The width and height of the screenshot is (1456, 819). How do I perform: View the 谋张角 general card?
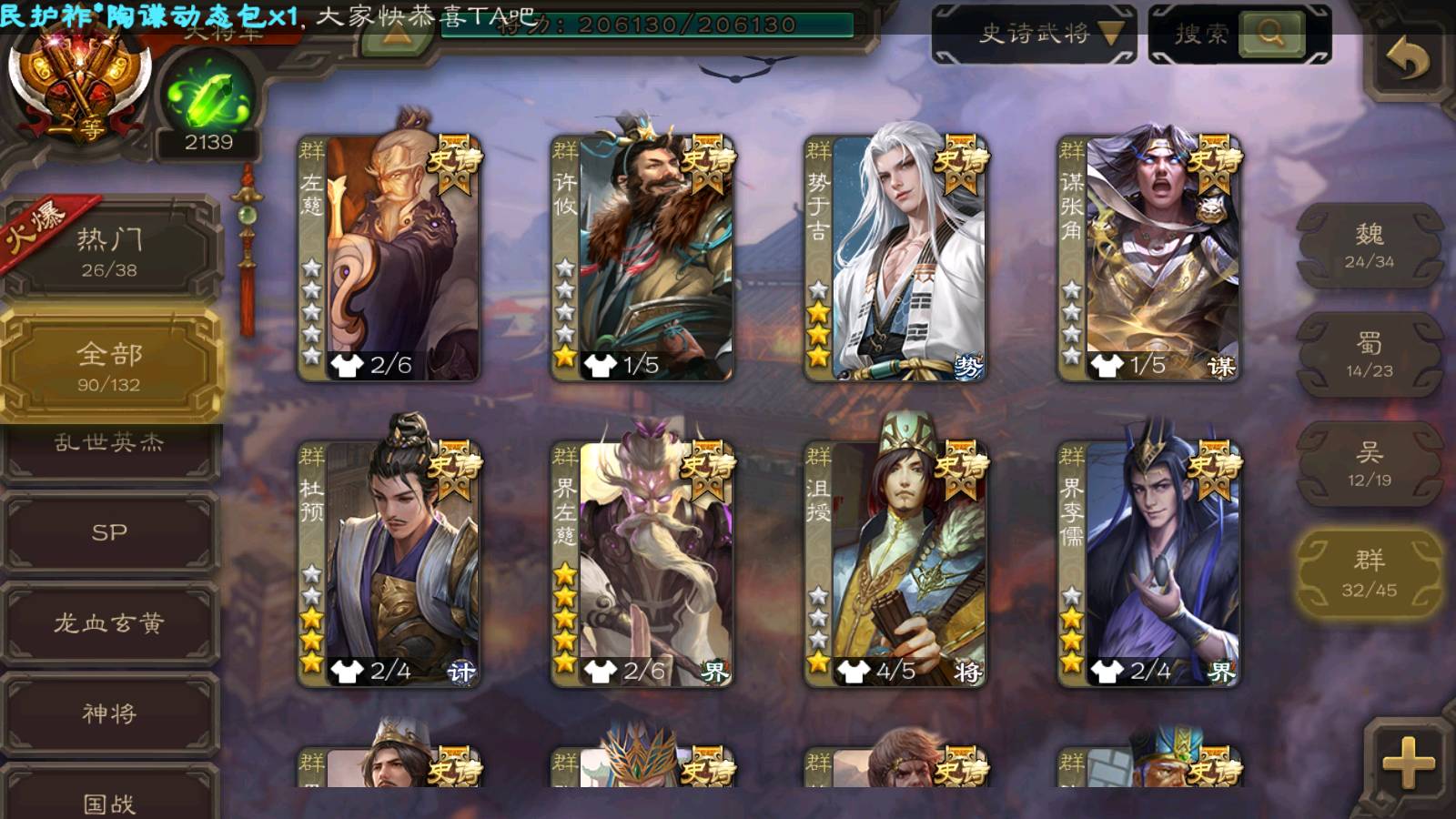click(1148, 258)
